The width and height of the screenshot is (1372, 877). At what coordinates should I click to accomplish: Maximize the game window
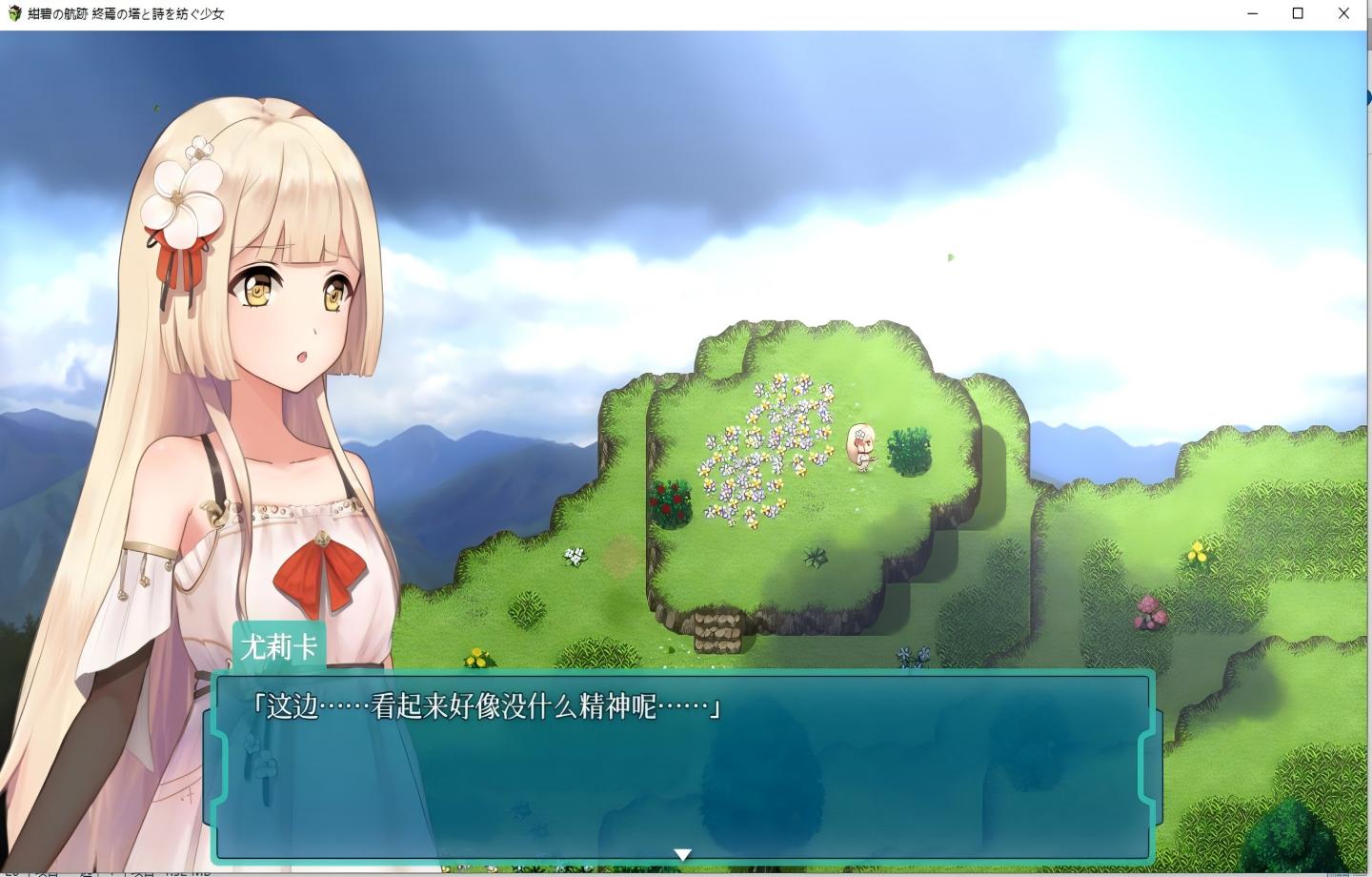click(1298, 13)
